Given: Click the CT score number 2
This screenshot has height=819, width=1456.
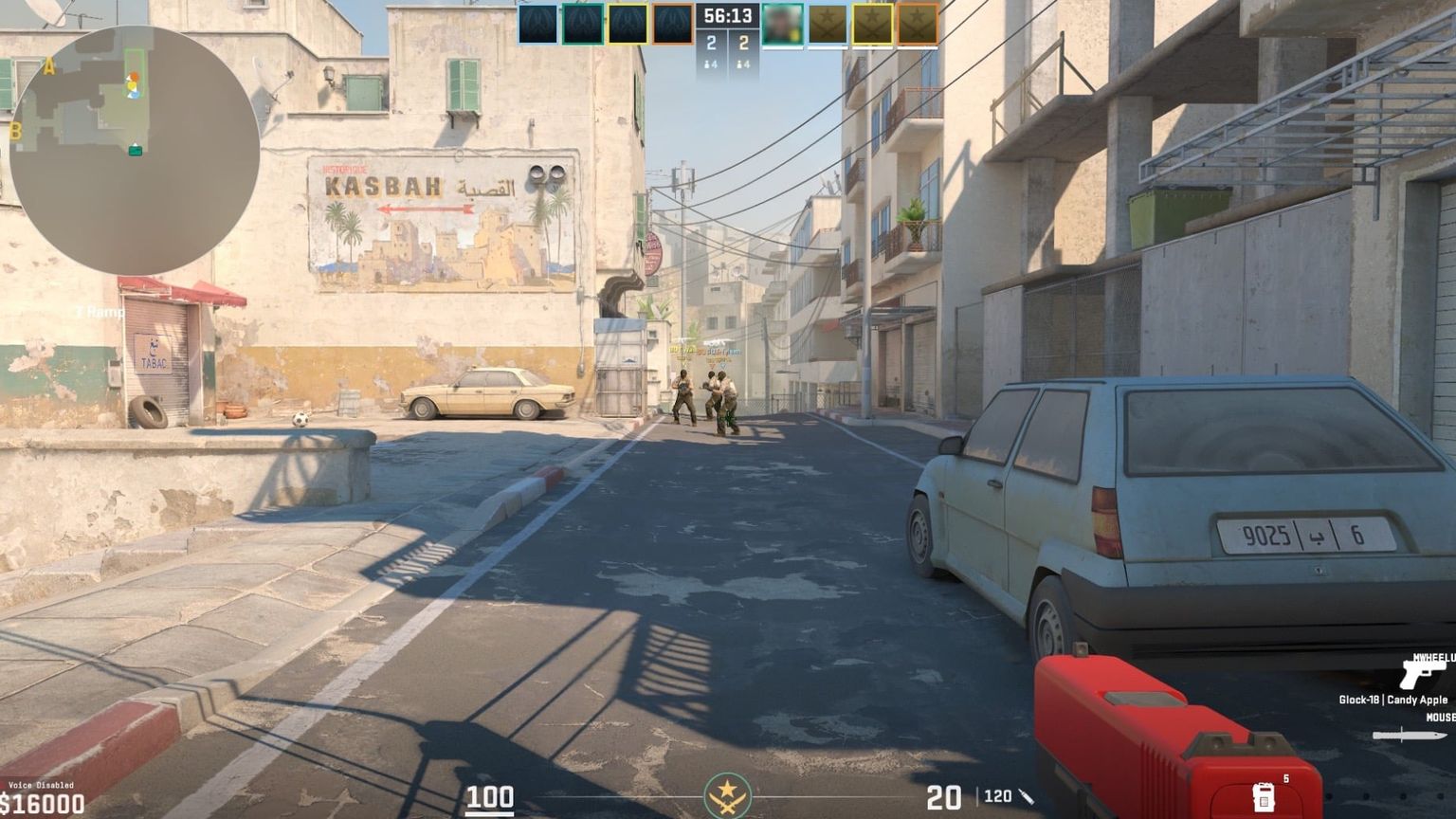Looking at the screenshot, I should [711, 43].
